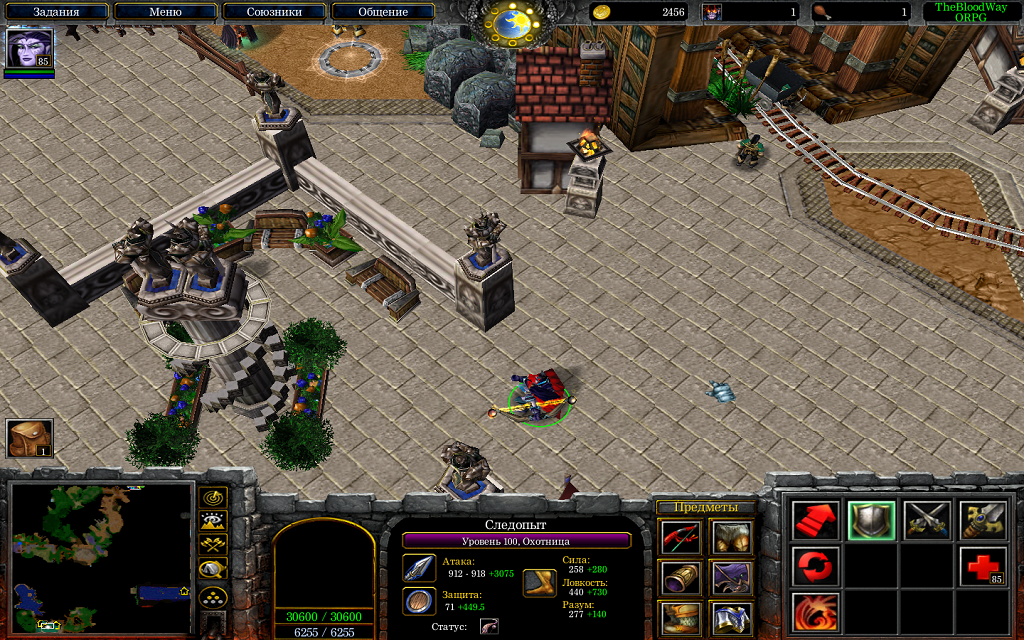Toggle creep camp display on minimap
This screenshot has height=640, width=1024.
[x=213, y=570]
